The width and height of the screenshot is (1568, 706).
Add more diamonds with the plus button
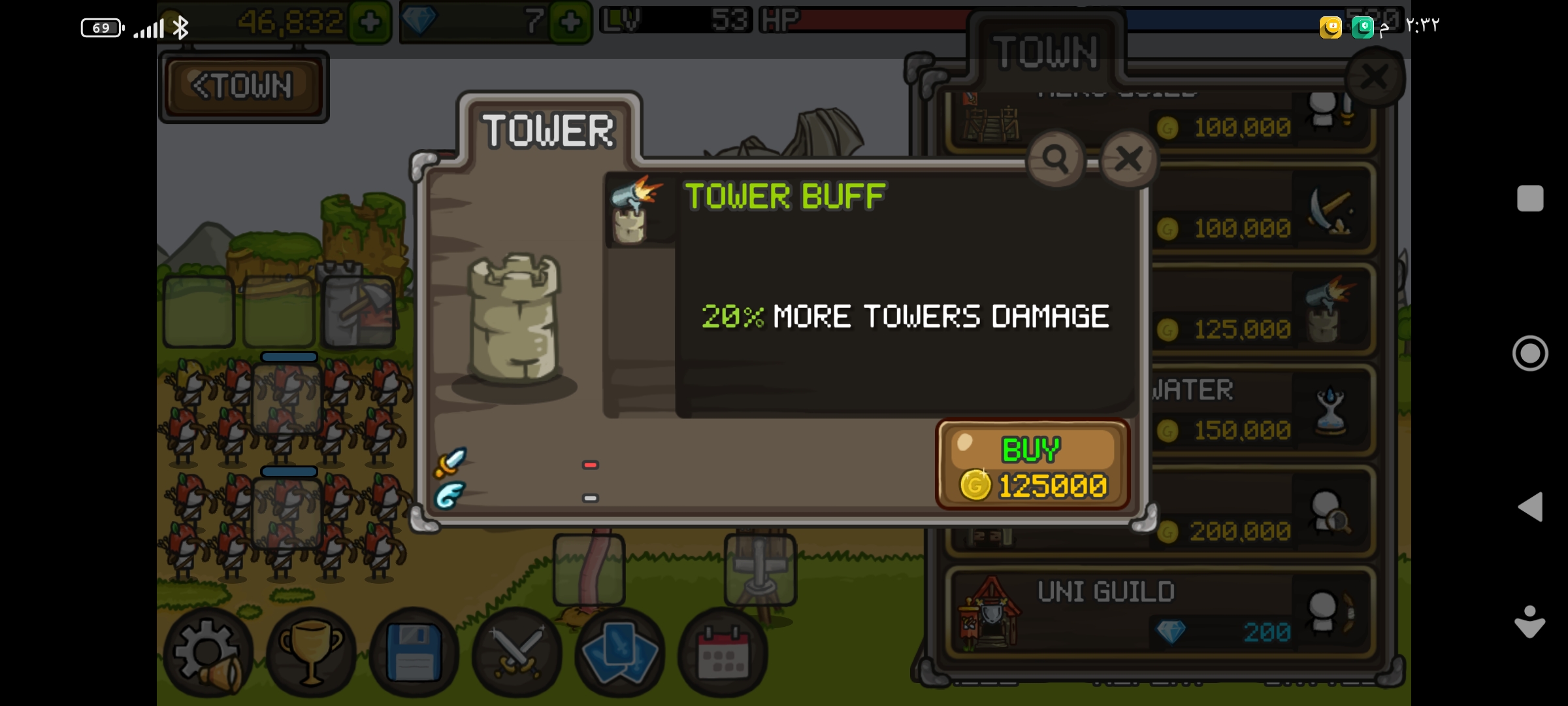570,23
